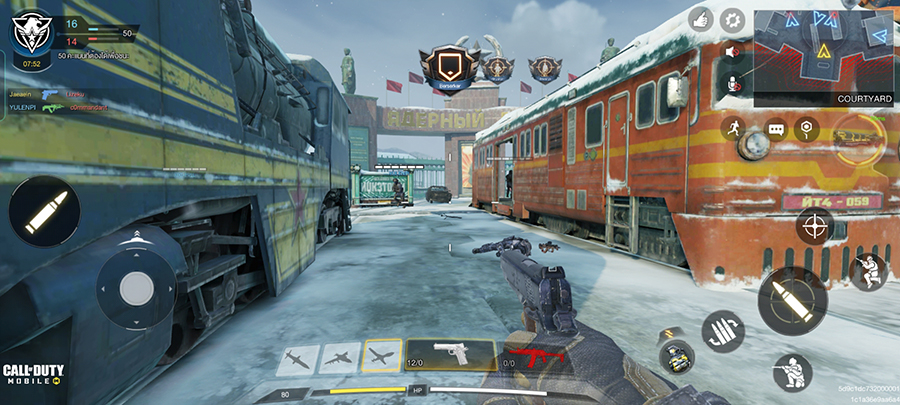Open settings with the gear icon
900x405 pixels.
pos(734,18)
